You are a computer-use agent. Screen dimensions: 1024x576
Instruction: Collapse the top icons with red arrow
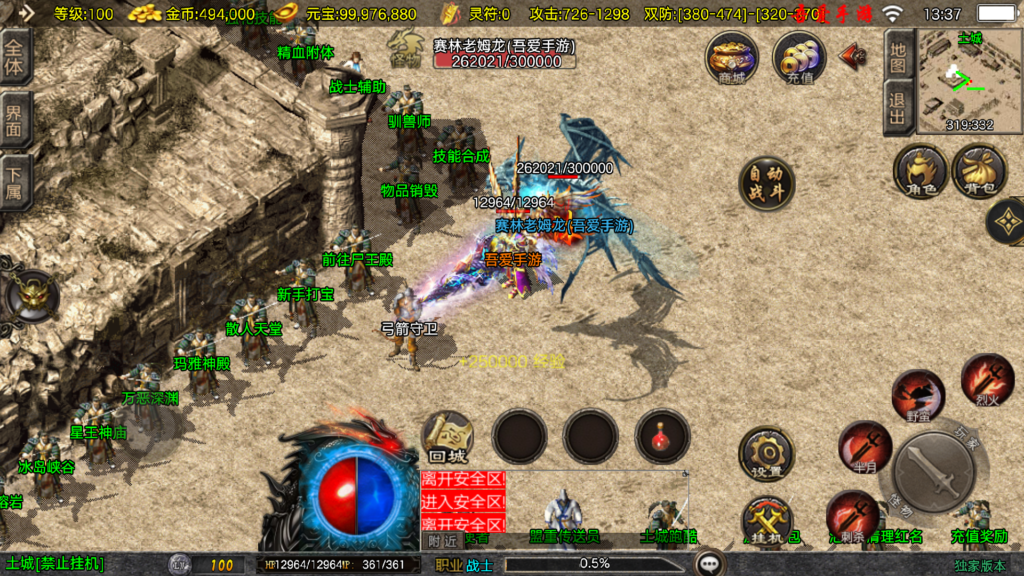[852, 55]
